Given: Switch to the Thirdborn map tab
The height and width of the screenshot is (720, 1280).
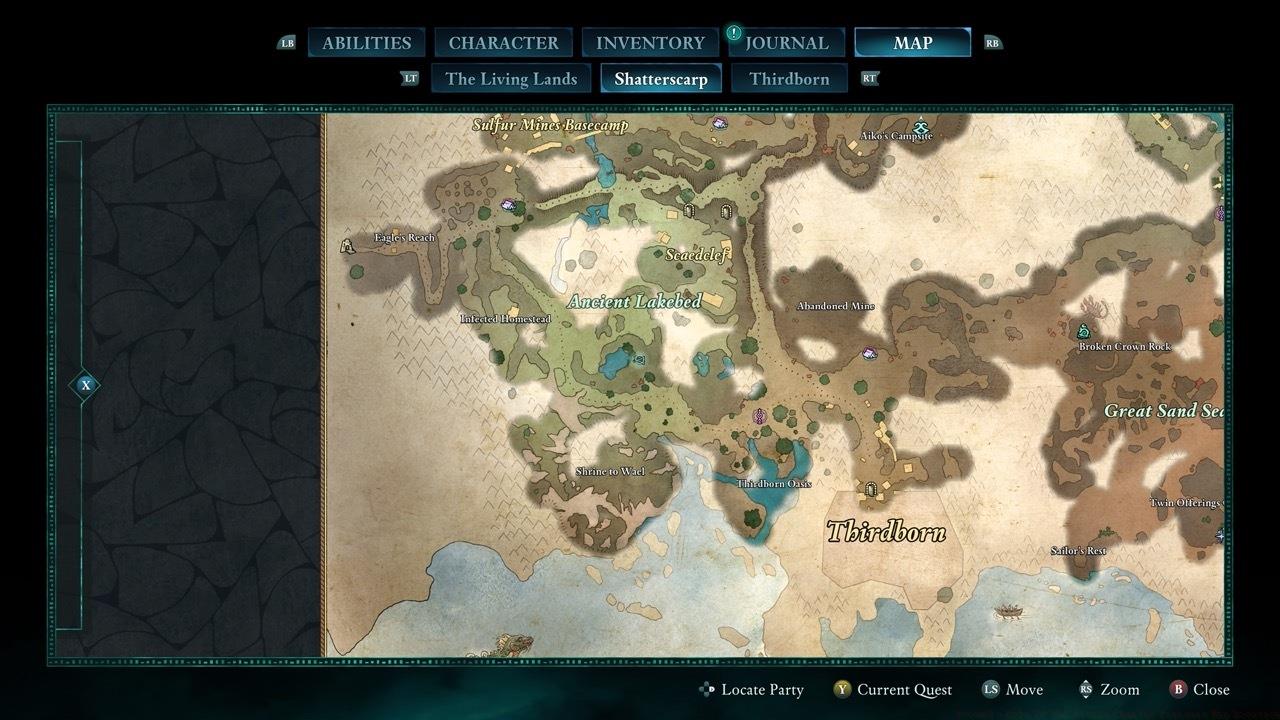Looking at the screenshot, I should coord(789,78).
